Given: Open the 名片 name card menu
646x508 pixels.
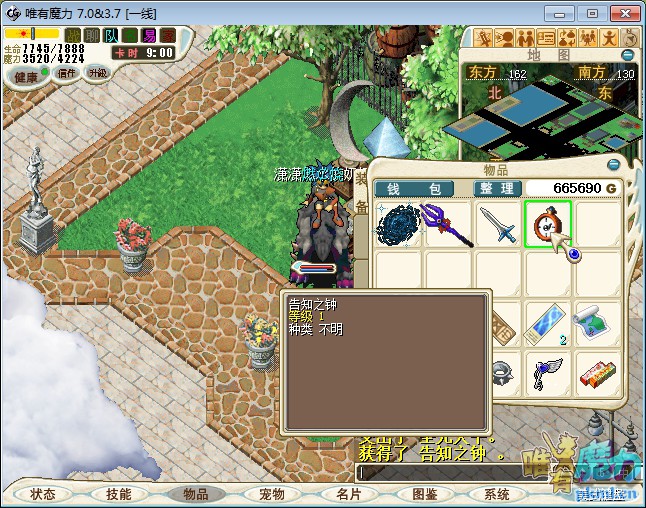Looking at the screenshot, I should [x=347, y=494].
